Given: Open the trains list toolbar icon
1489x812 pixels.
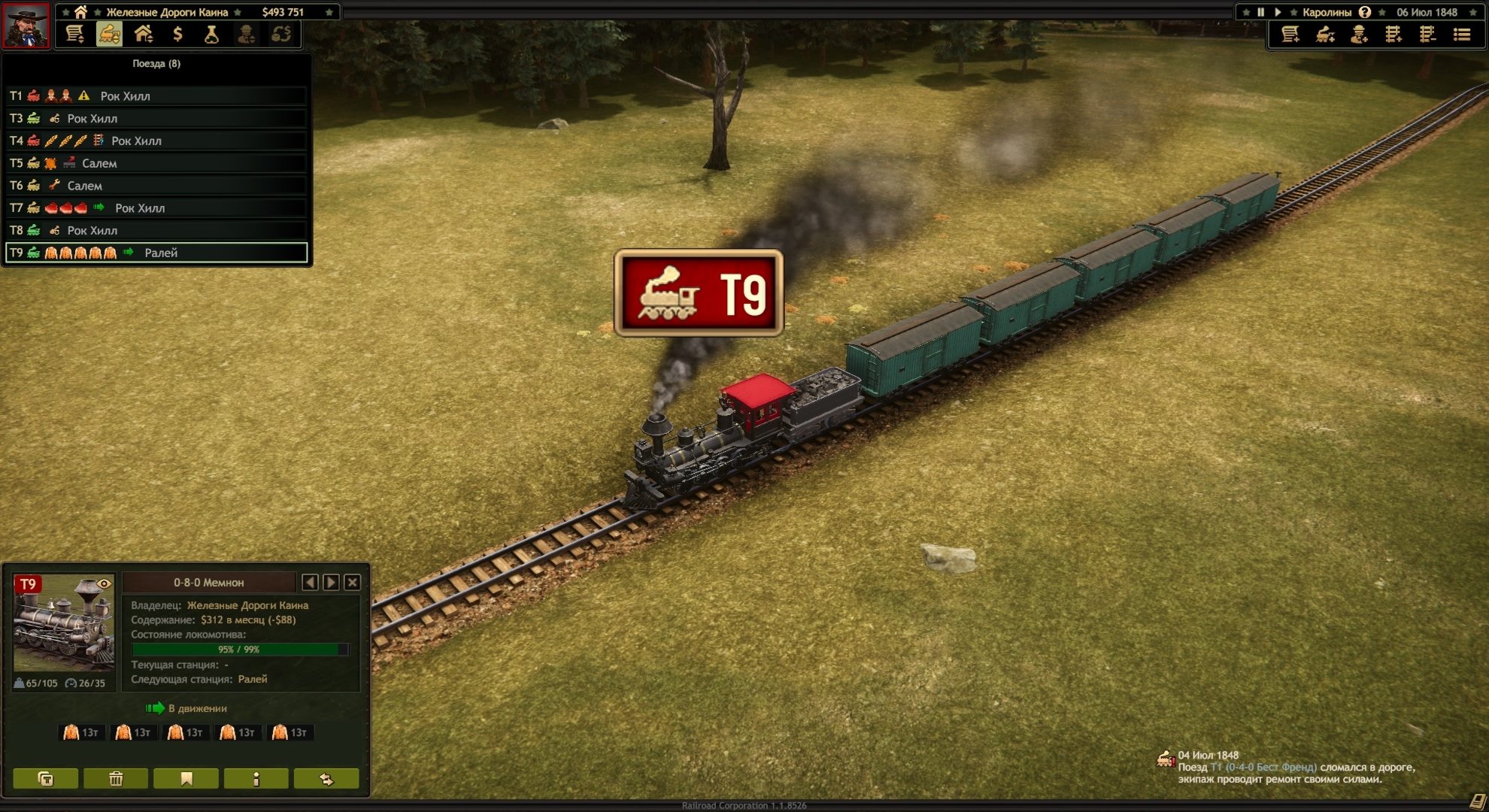Looking at the screenshot, I should 109,35.
